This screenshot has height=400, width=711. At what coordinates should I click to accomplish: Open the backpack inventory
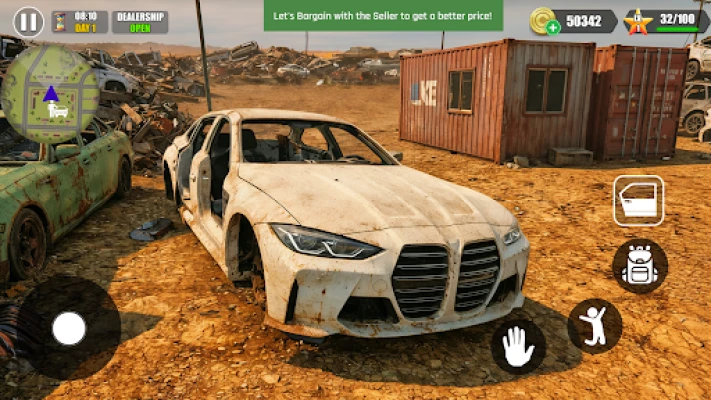tap(639, 266)
